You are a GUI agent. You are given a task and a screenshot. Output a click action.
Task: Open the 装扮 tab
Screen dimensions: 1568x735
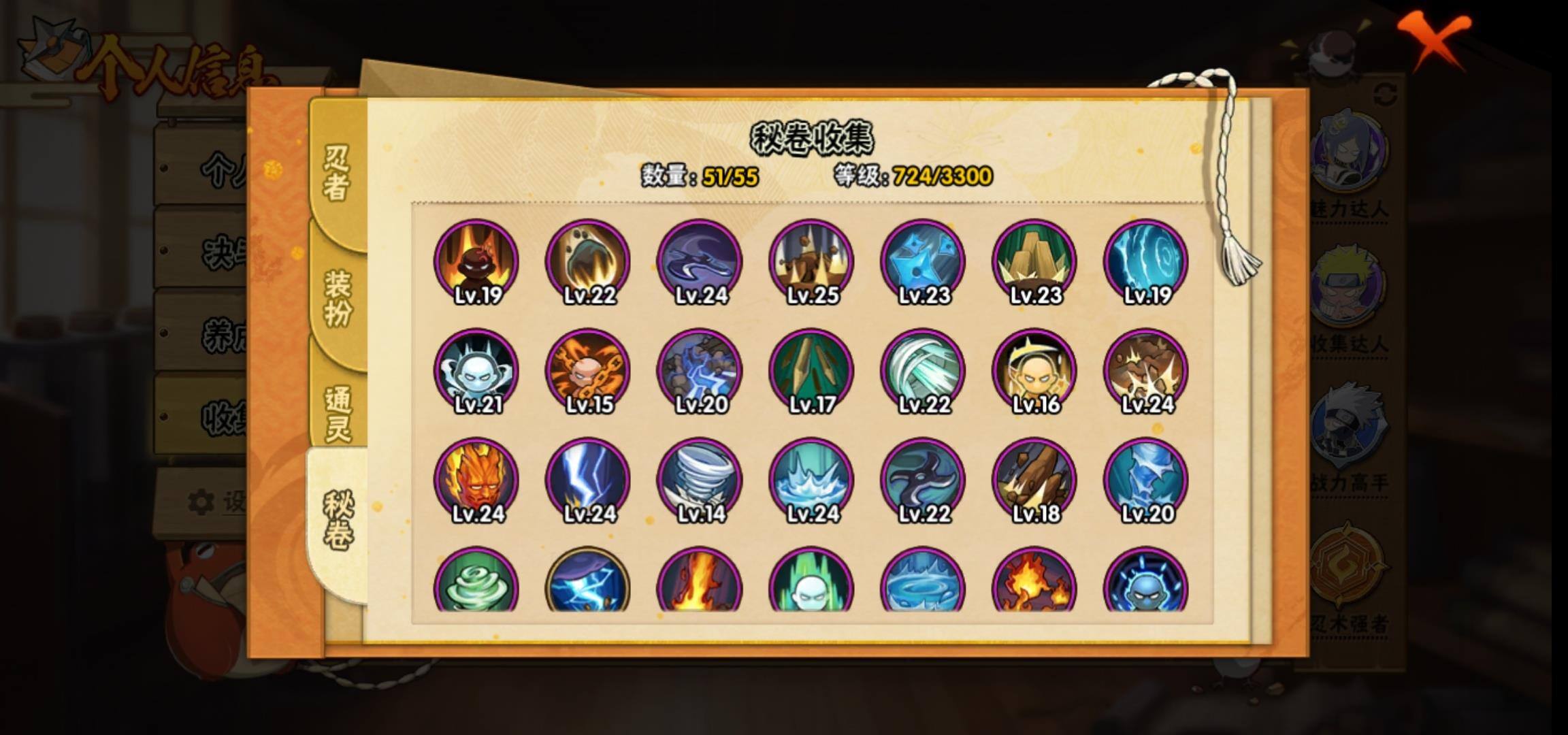pyautogui.click(x=338, y=297)
